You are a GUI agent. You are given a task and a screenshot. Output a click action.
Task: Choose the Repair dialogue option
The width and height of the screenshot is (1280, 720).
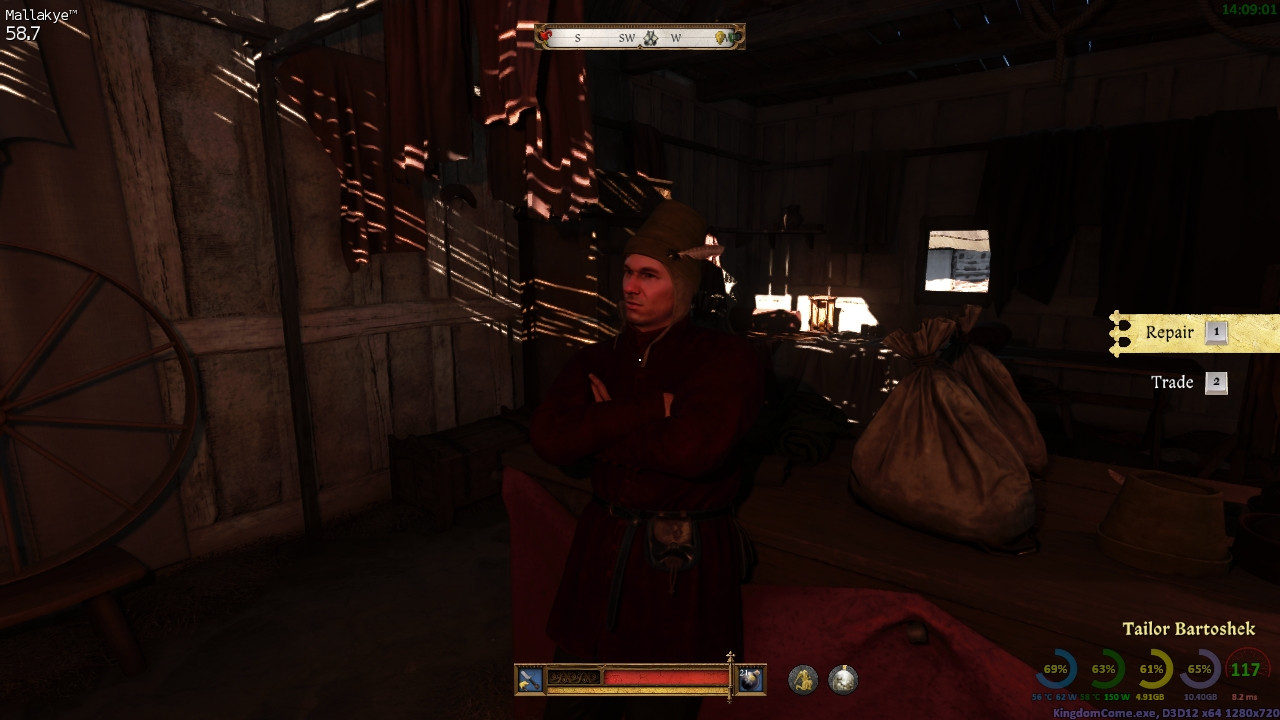[1170, 333]
